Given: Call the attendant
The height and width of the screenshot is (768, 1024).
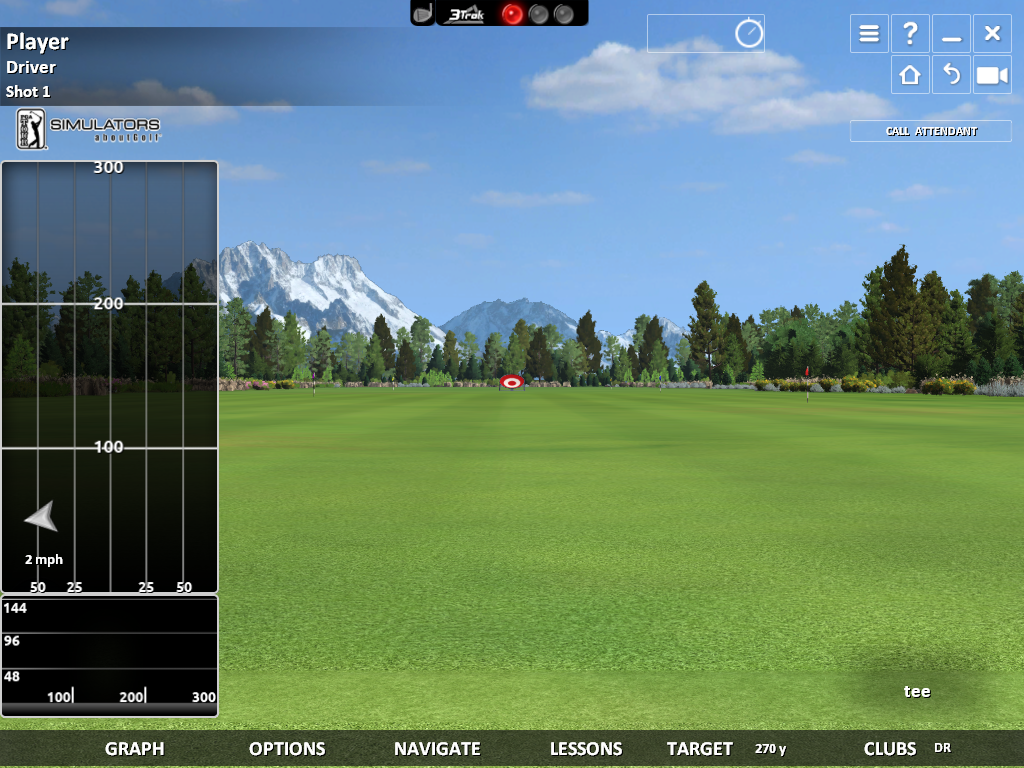Looking at the screenshot, I should pyautogui.click(x=930, y=131).
